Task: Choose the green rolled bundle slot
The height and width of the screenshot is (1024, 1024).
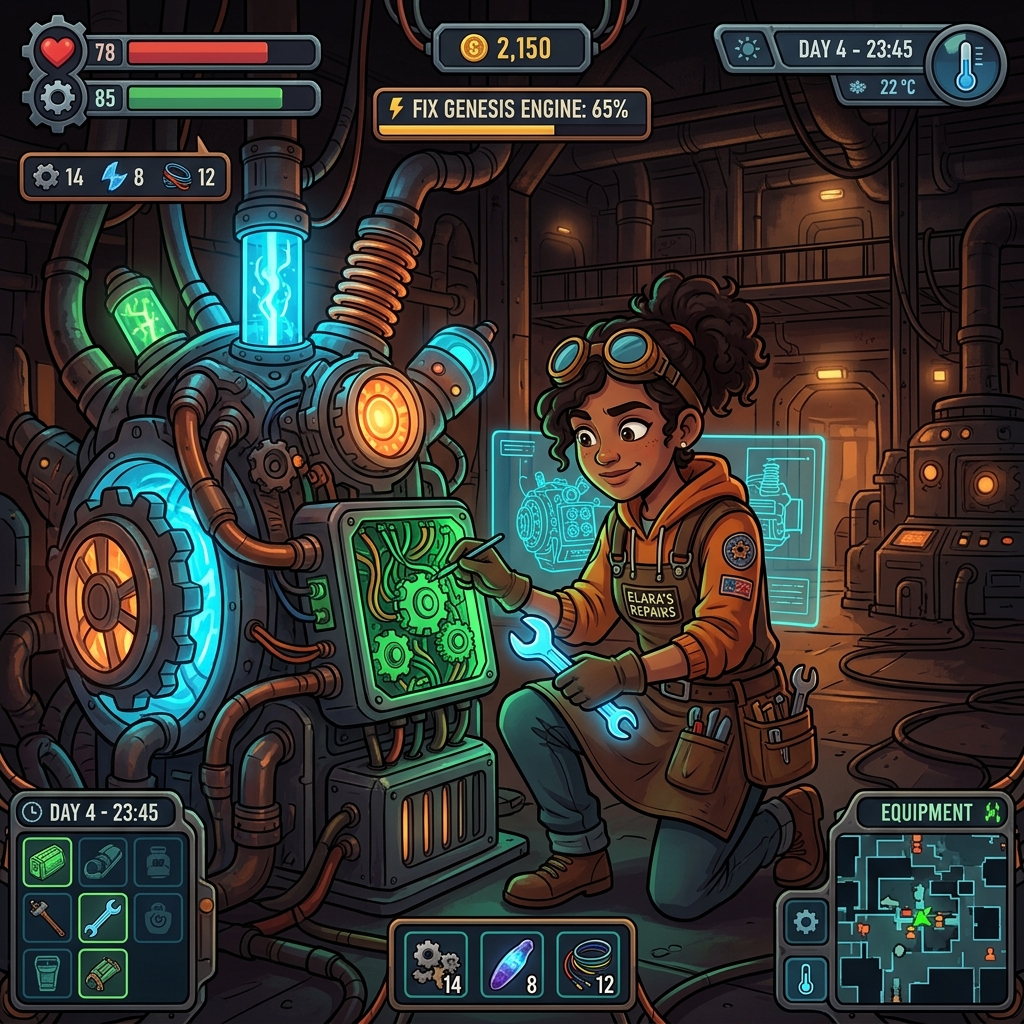Action: point(103,973)
